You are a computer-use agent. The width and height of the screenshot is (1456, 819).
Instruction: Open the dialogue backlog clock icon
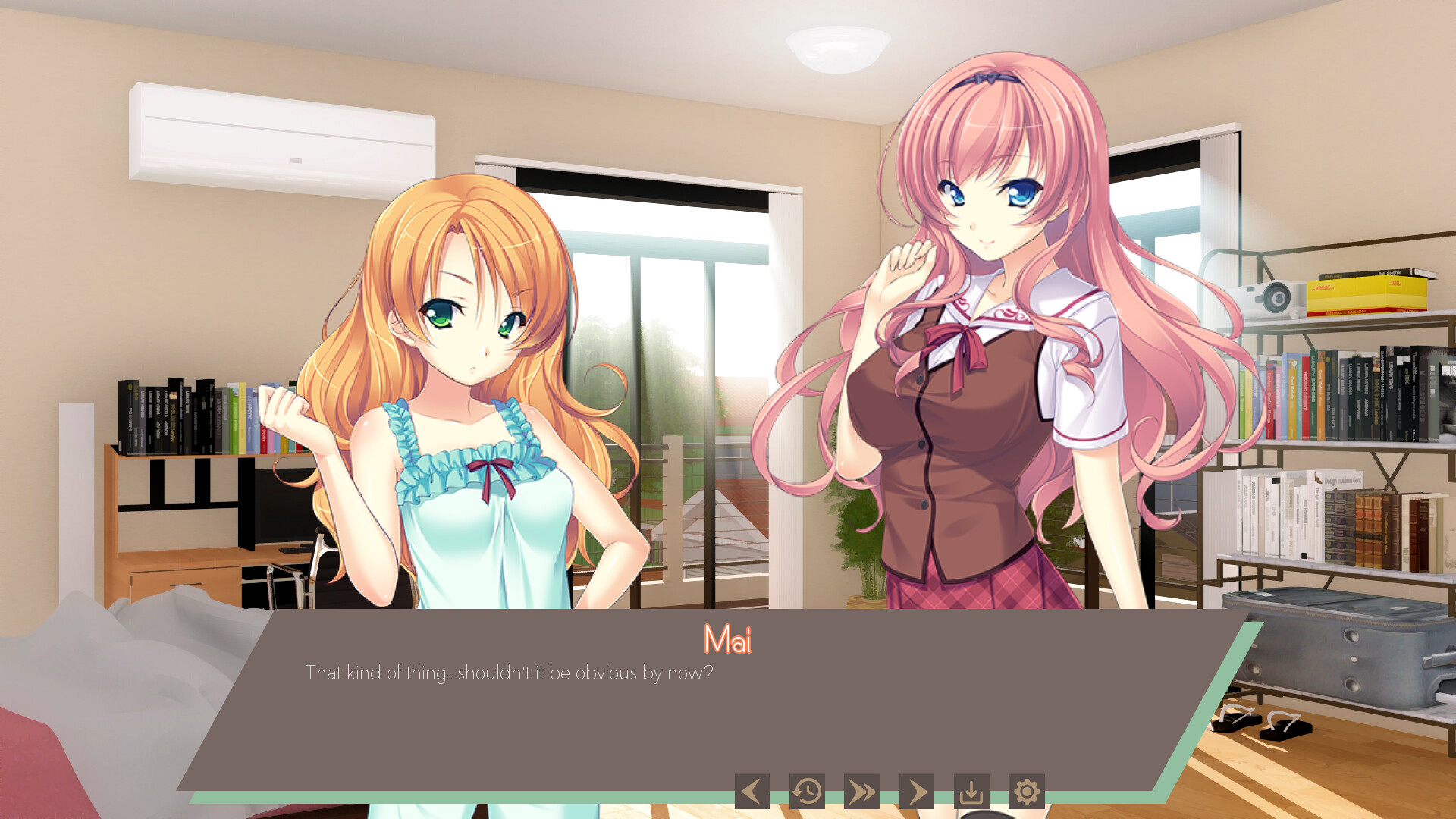(x=807, y=790)
